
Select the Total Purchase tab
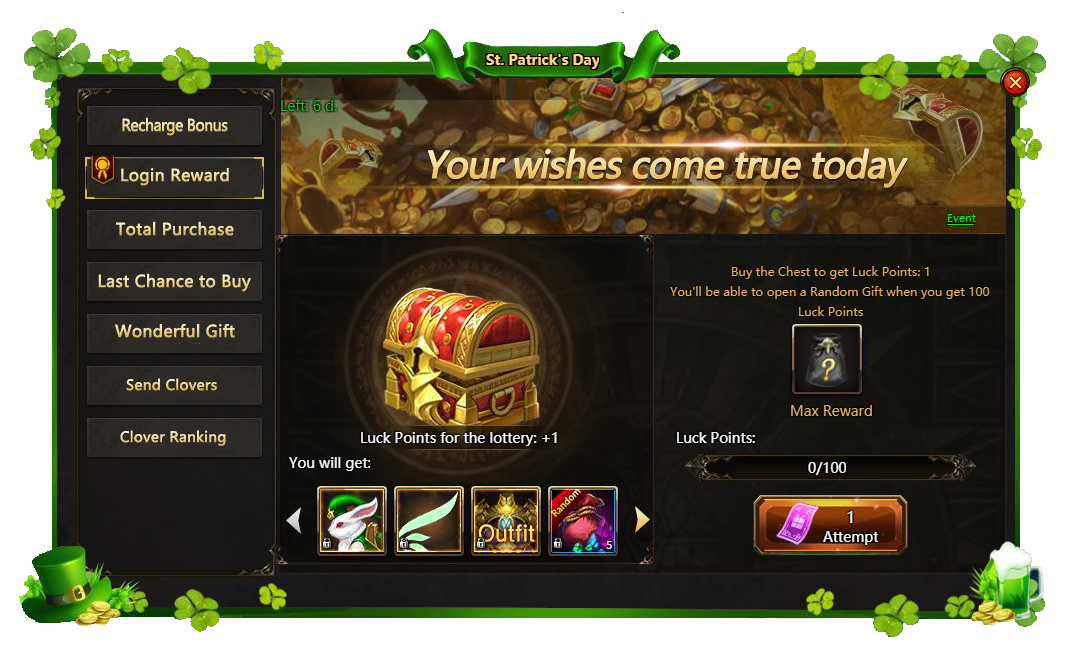click(175, 229)
